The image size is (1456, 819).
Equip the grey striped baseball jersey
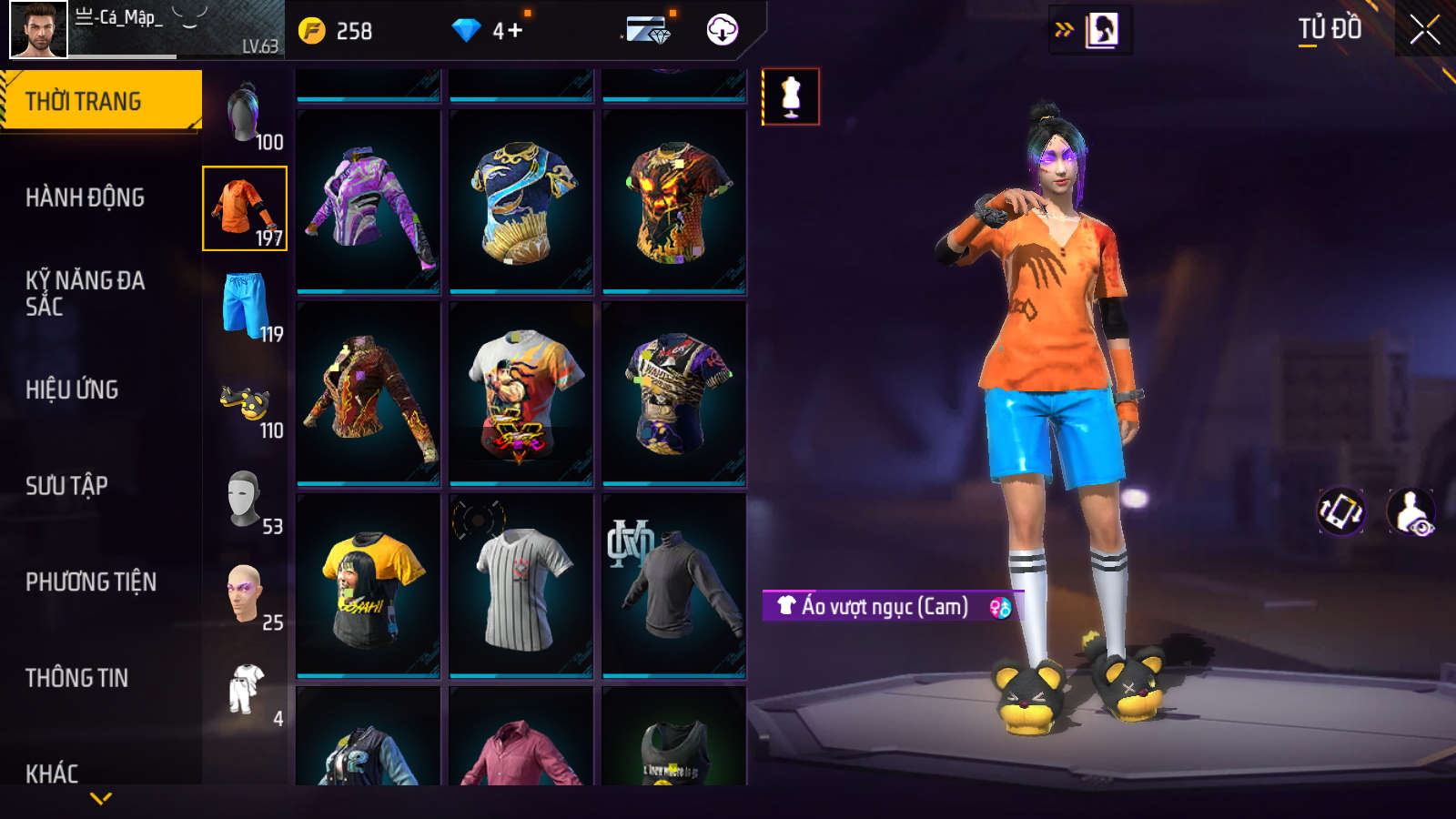[521, 587]
